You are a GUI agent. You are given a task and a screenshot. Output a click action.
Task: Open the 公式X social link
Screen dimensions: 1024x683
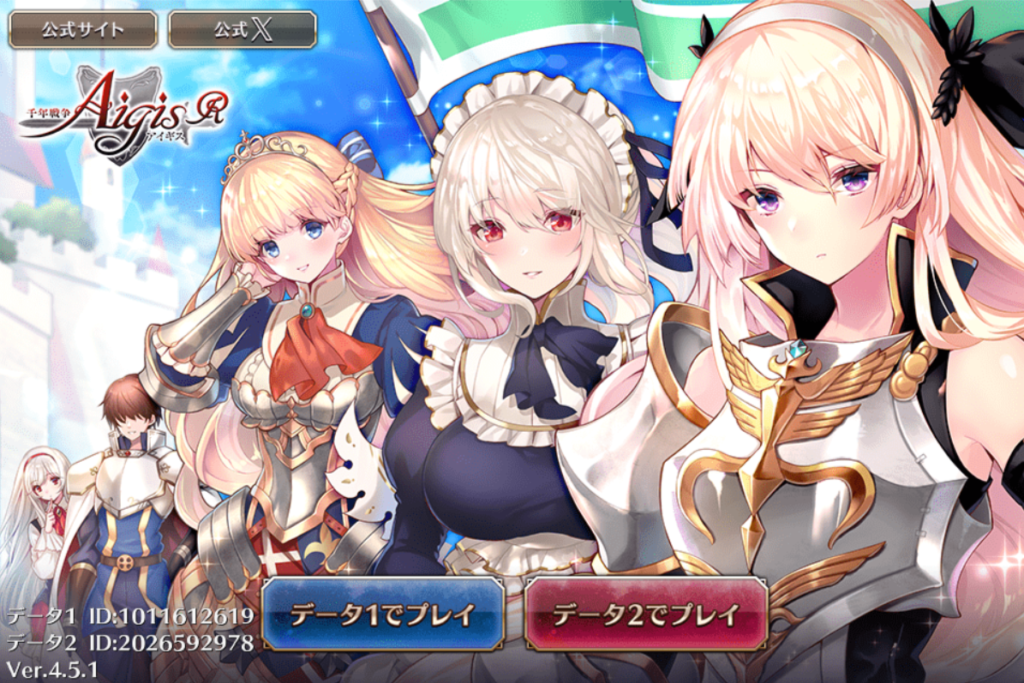pos(242,29)
